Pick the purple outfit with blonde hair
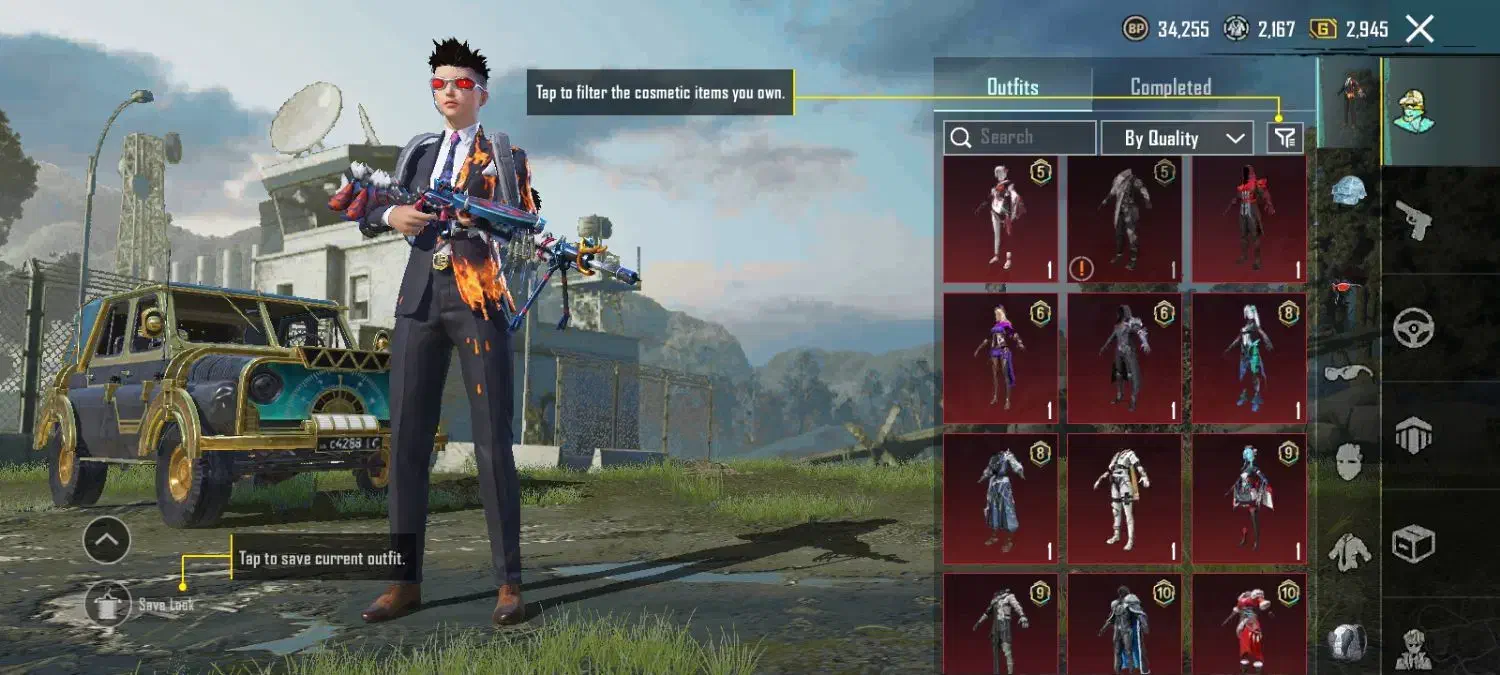 point(1001,357)
